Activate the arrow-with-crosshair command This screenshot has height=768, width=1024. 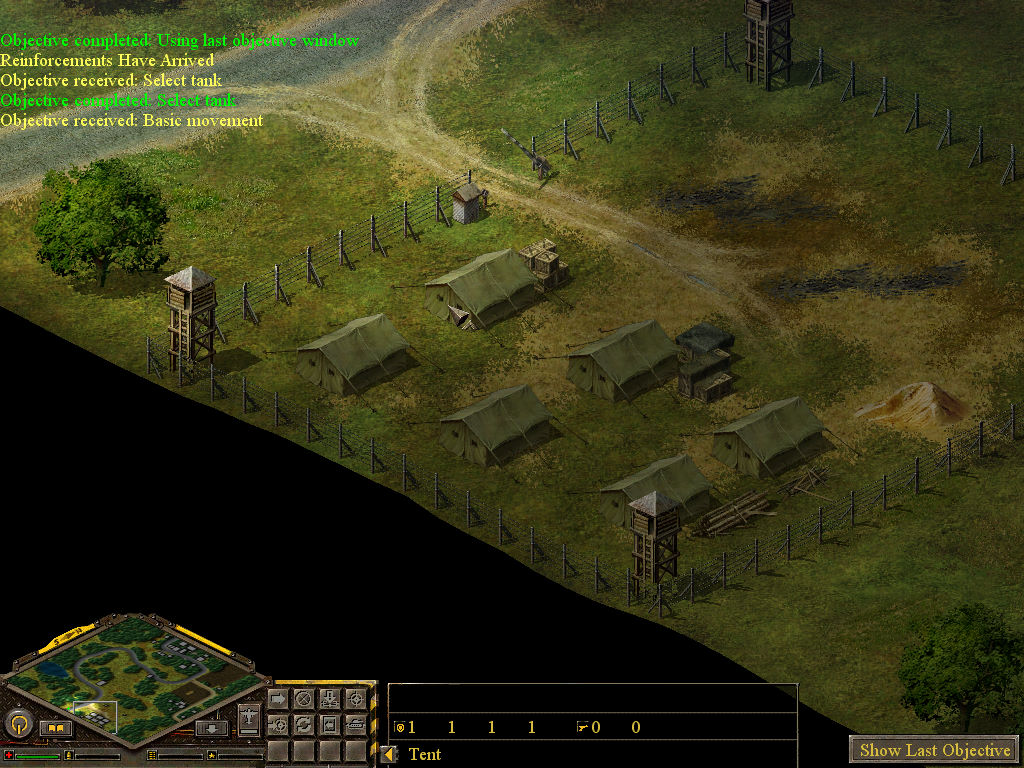[x=278, y=725]
